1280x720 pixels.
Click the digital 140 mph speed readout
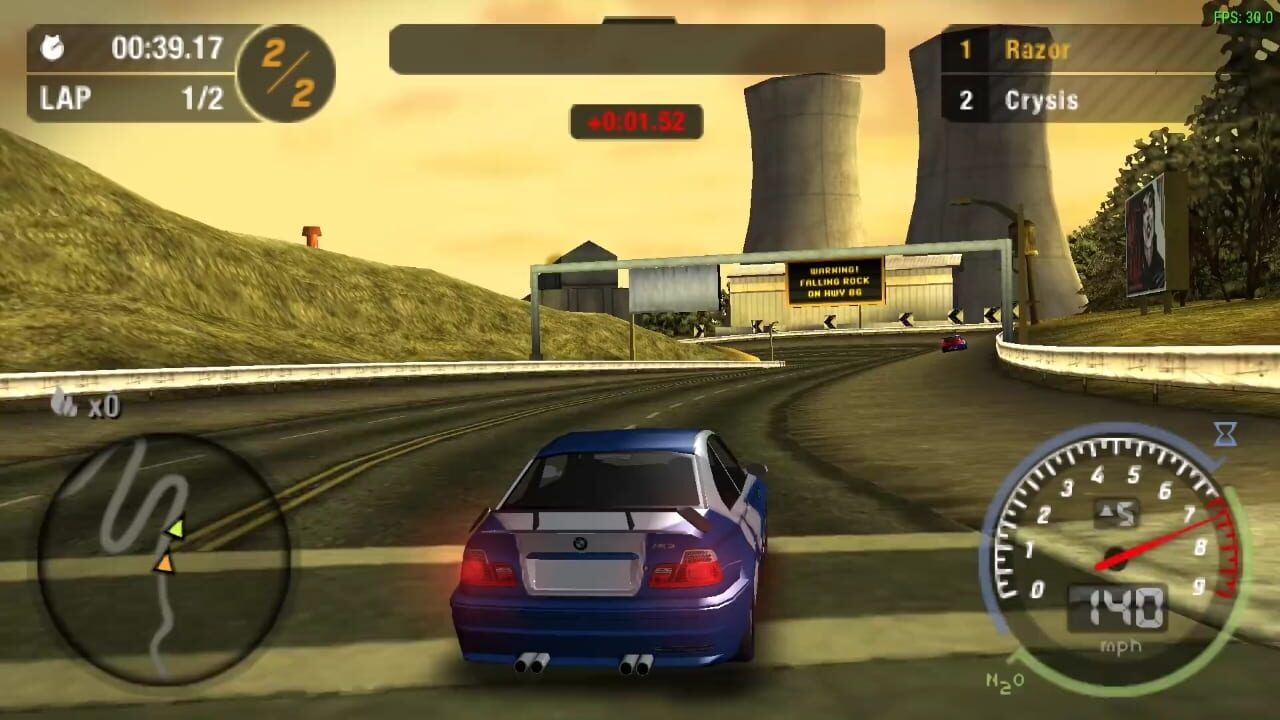[1117, 601]
